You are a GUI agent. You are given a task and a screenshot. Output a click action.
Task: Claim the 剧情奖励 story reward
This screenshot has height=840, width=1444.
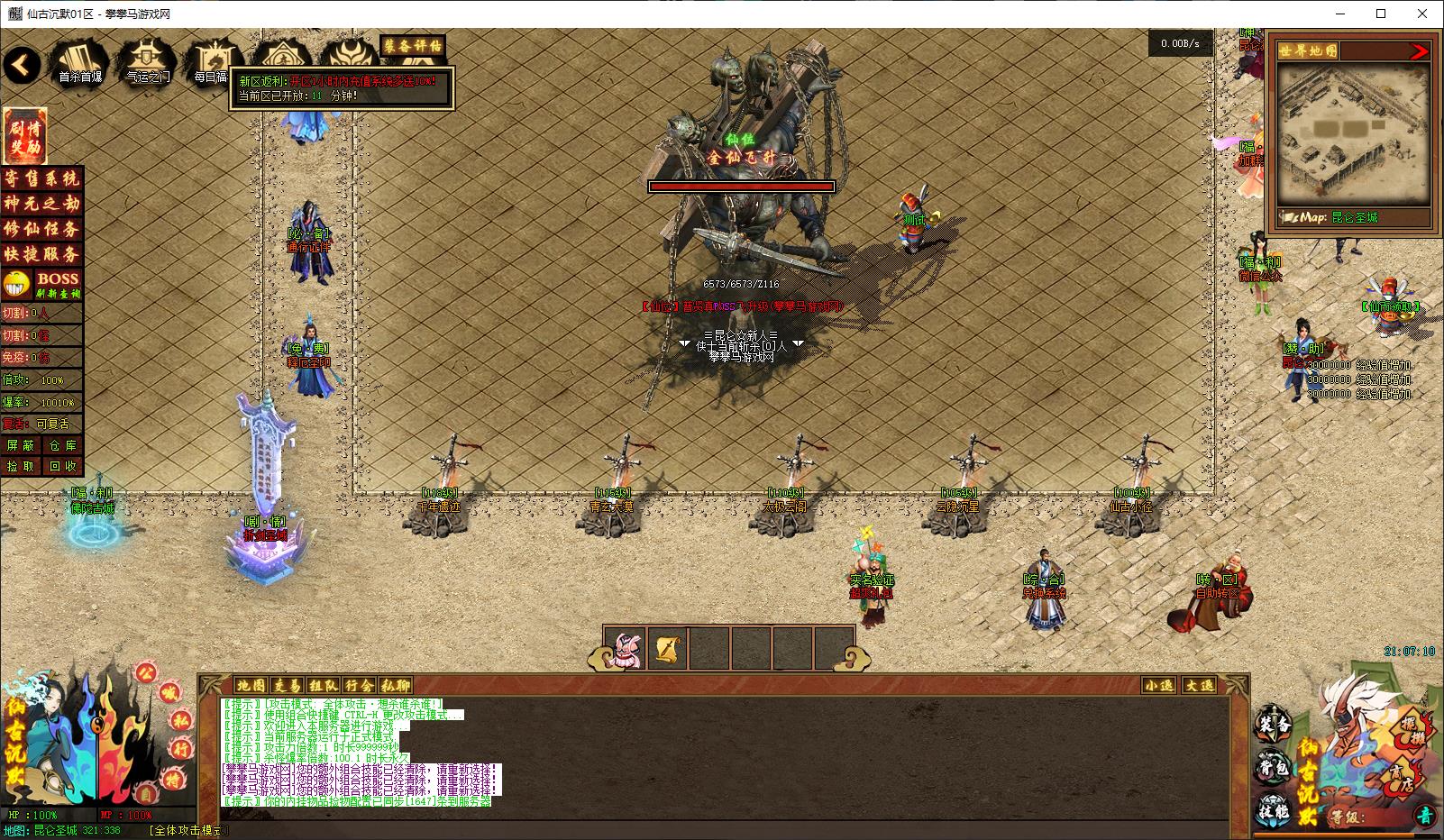[24, 136]
